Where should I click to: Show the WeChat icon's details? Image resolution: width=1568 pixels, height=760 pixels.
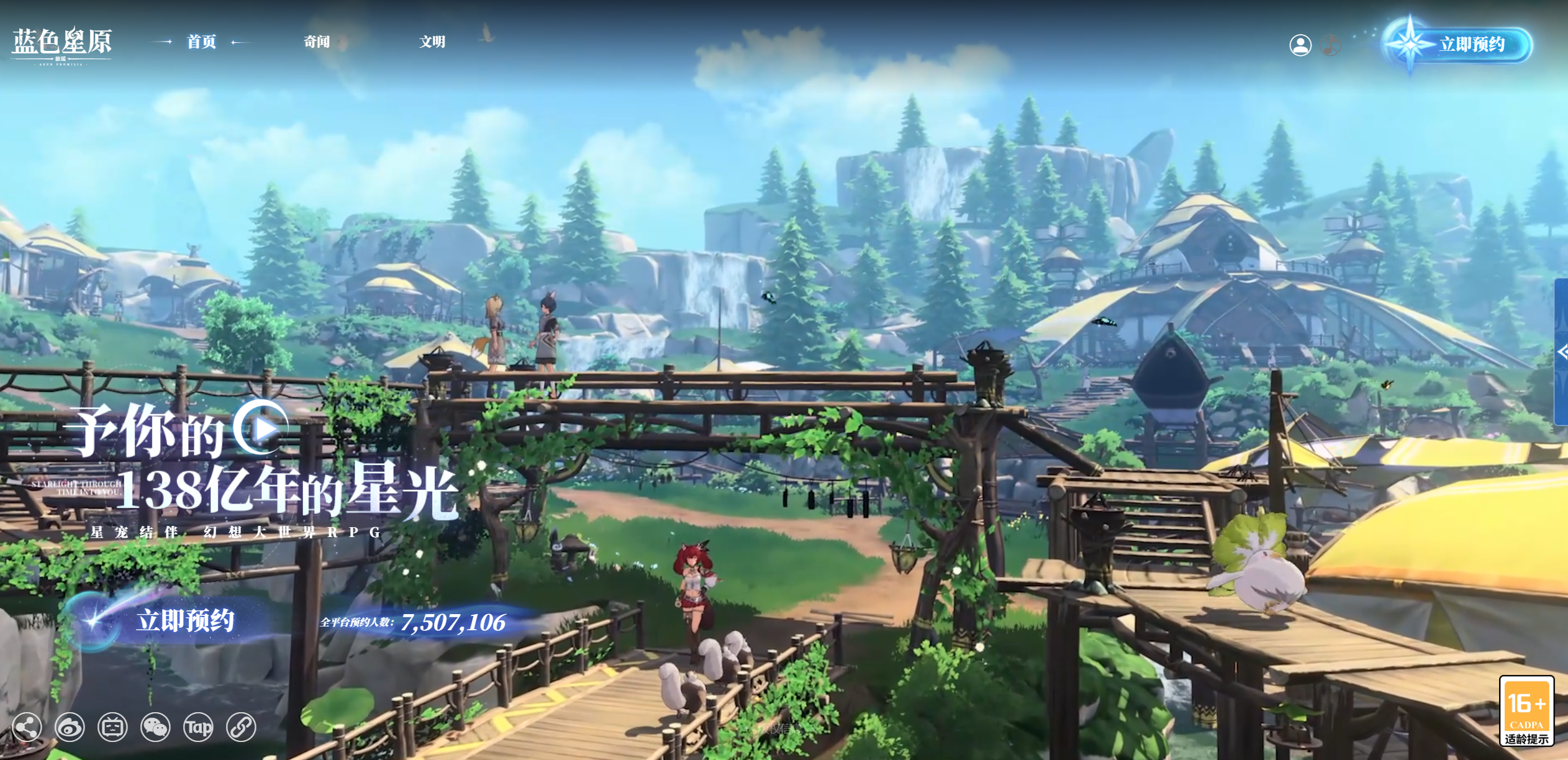point(155,727)
